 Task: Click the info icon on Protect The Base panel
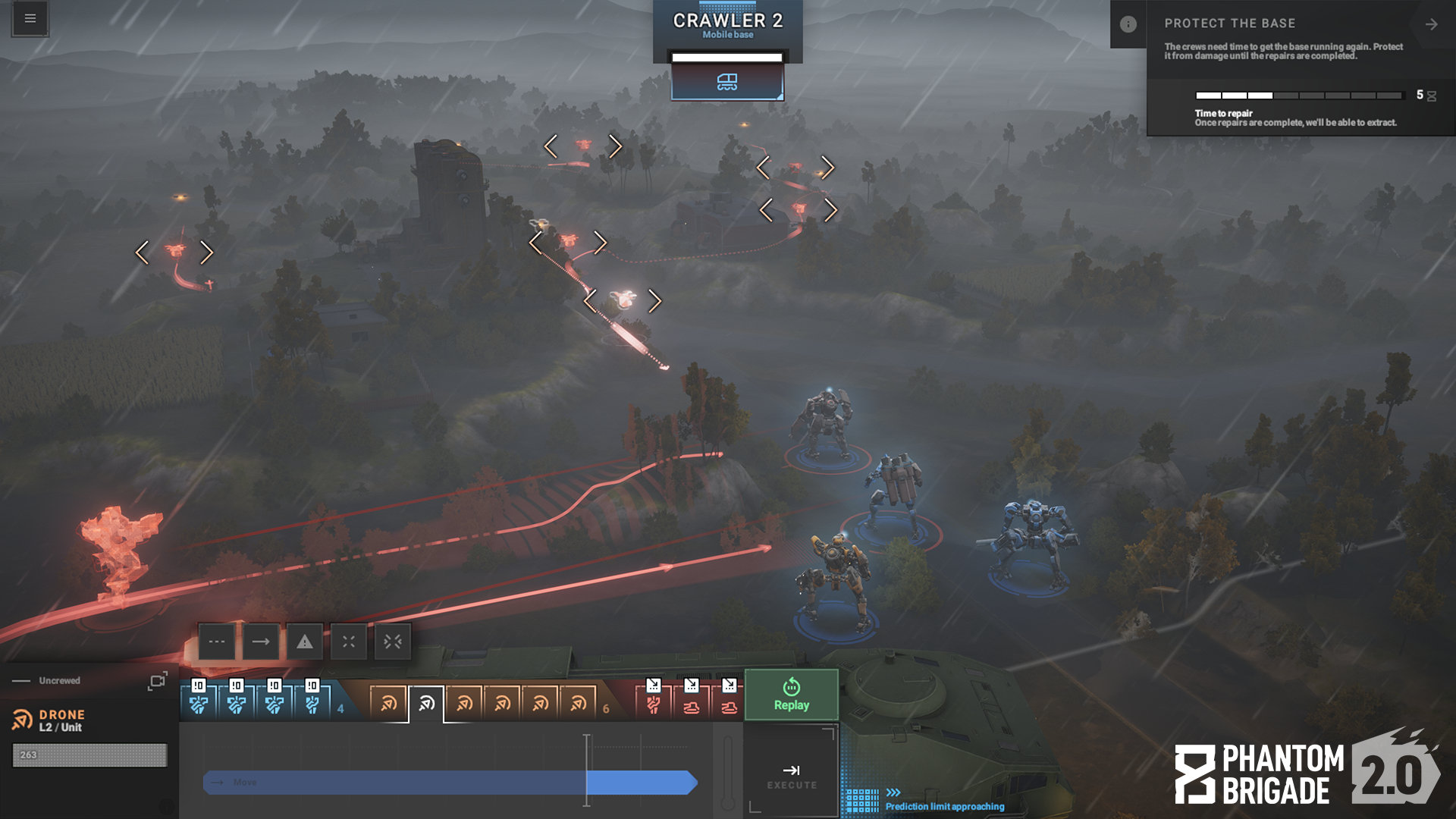(1129, 24)
